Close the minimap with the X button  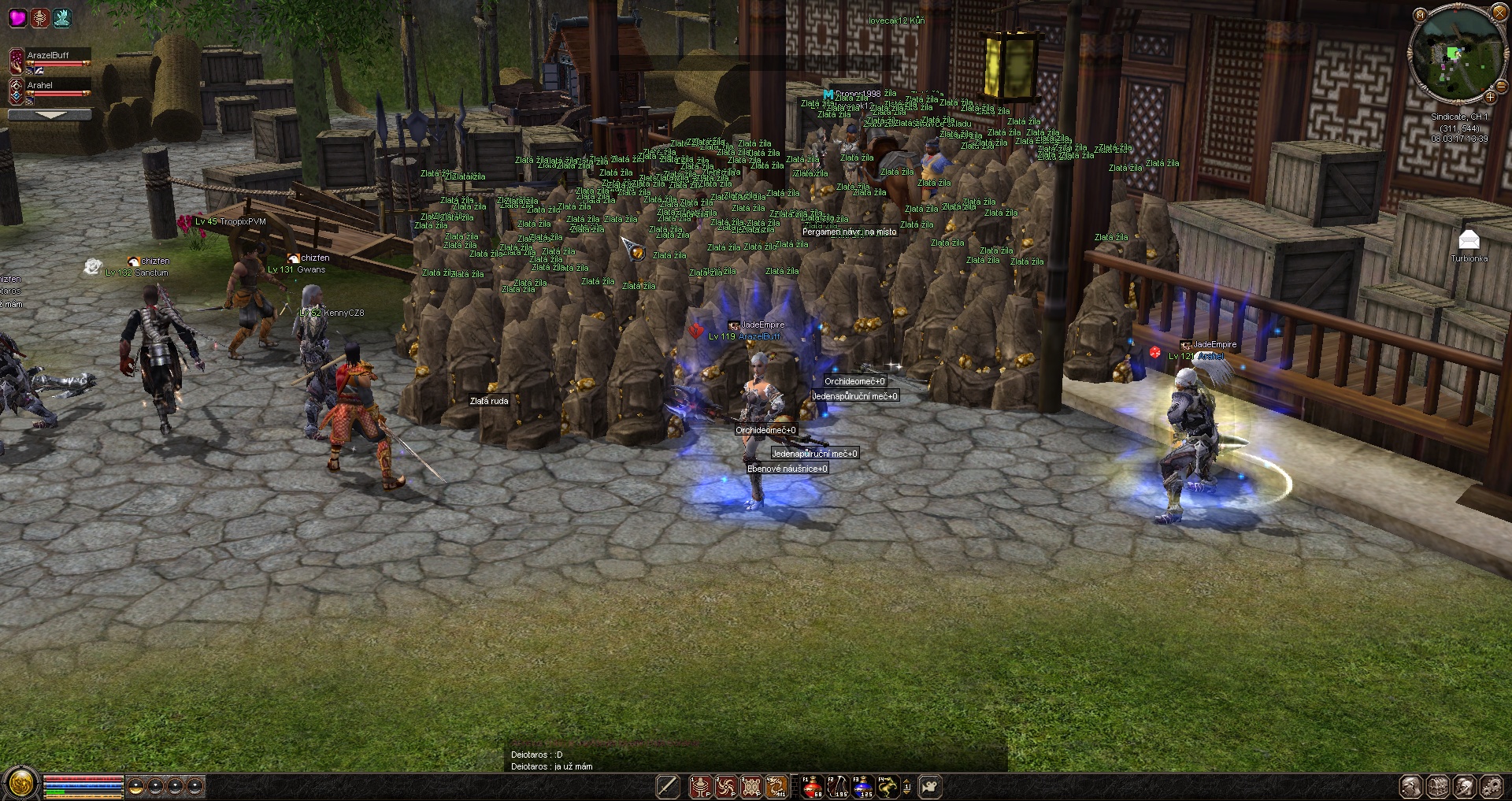[x=1498, y=13]
